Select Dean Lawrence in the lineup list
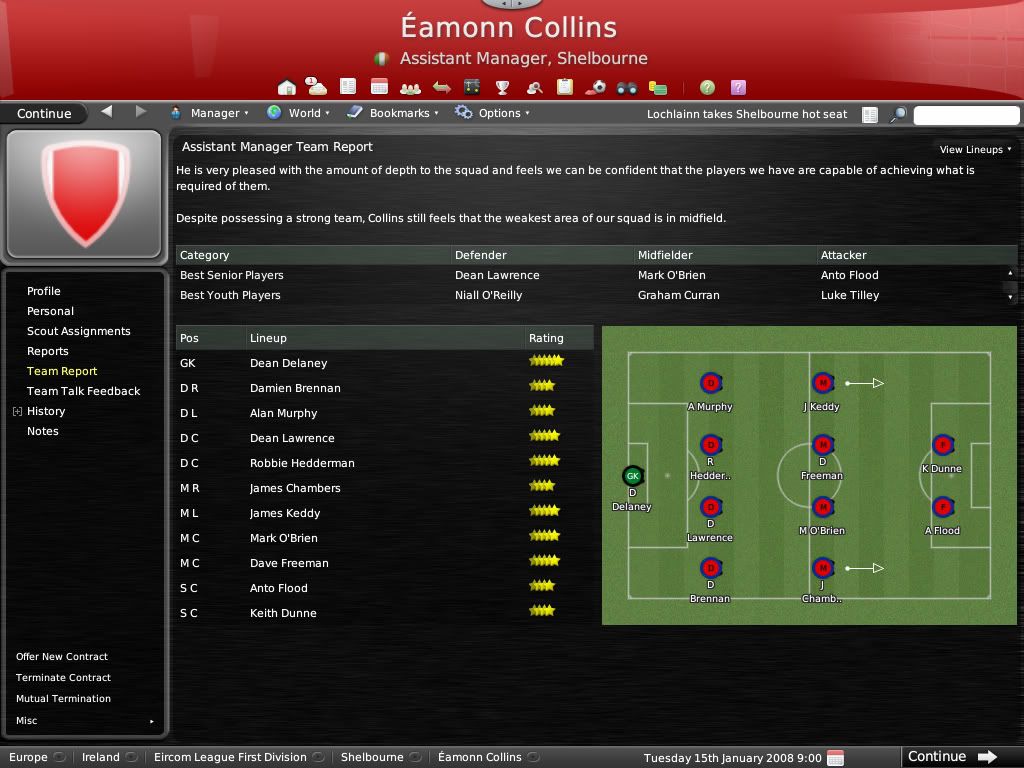The image size is (1024, 768). (x=292, y=438)
